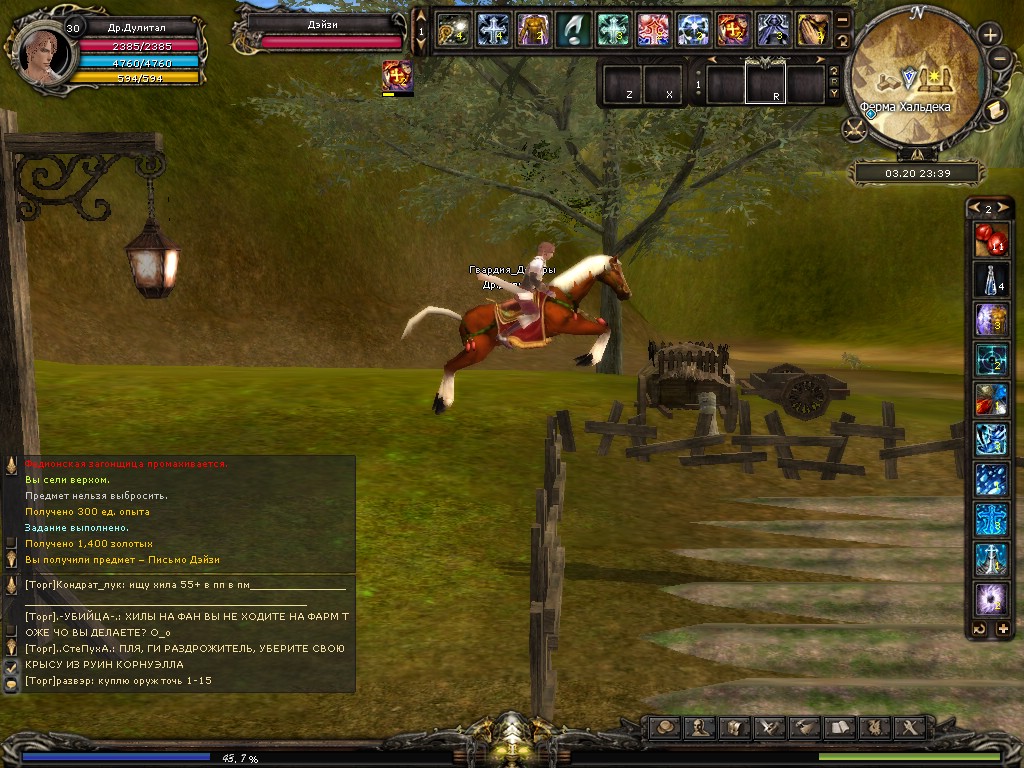
Task: Open the wrench-and-tools settings button
Action: [x=909, y=728]
